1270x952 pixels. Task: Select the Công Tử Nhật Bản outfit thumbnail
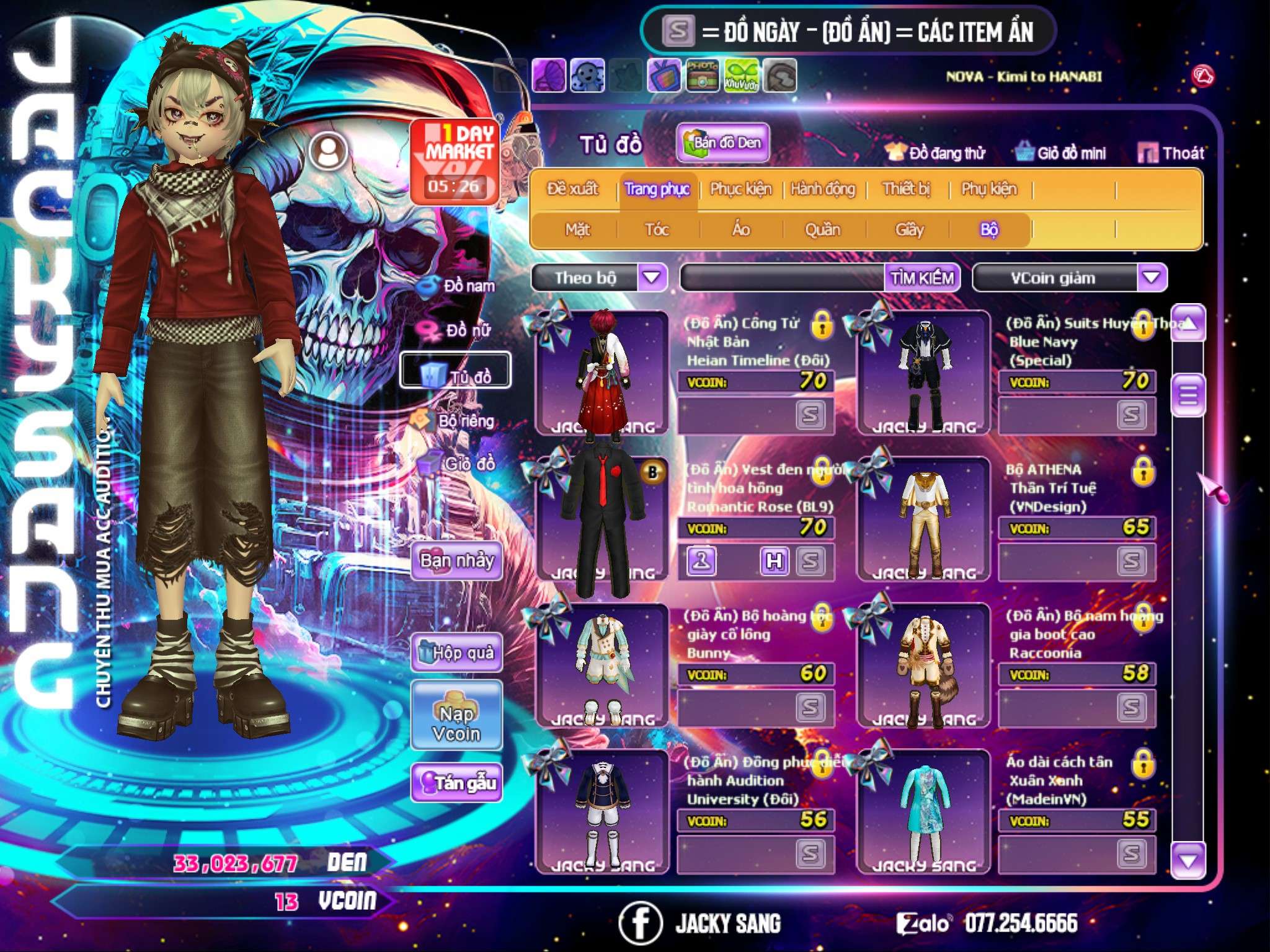tap(602, 372)
